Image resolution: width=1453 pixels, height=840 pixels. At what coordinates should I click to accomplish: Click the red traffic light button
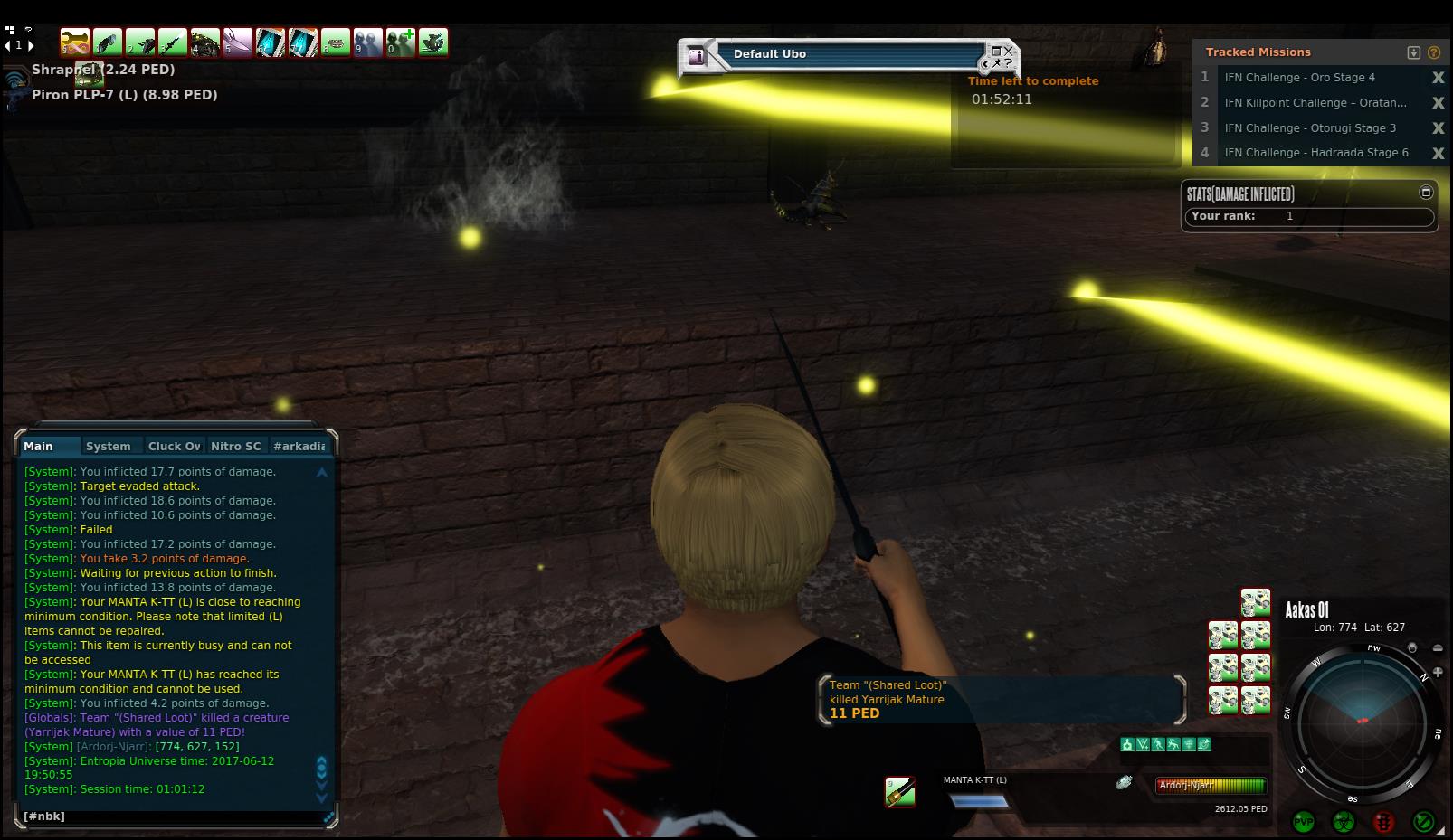pos(1383,822)
